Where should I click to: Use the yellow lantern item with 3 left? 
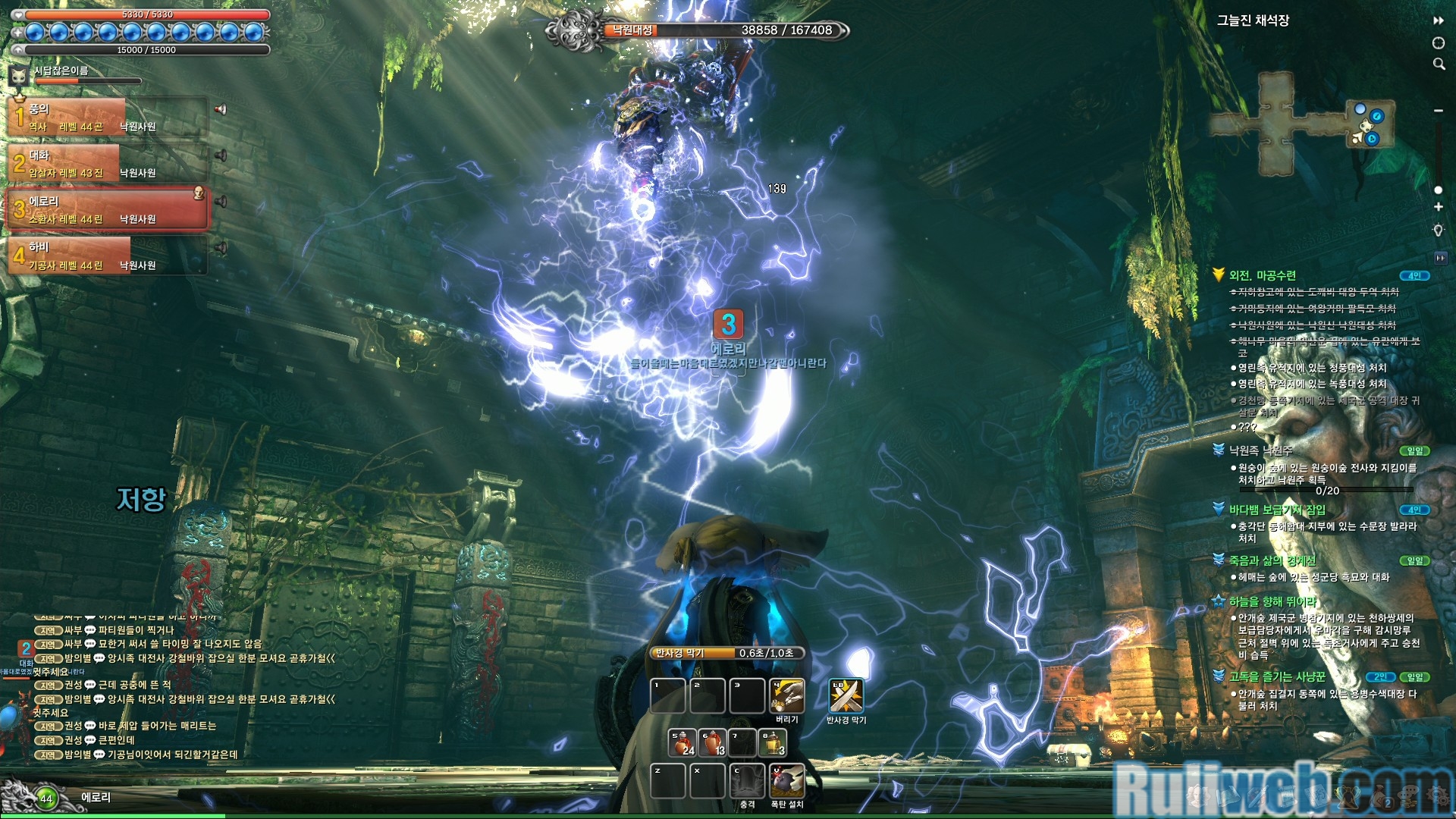[x=773, y=743]
